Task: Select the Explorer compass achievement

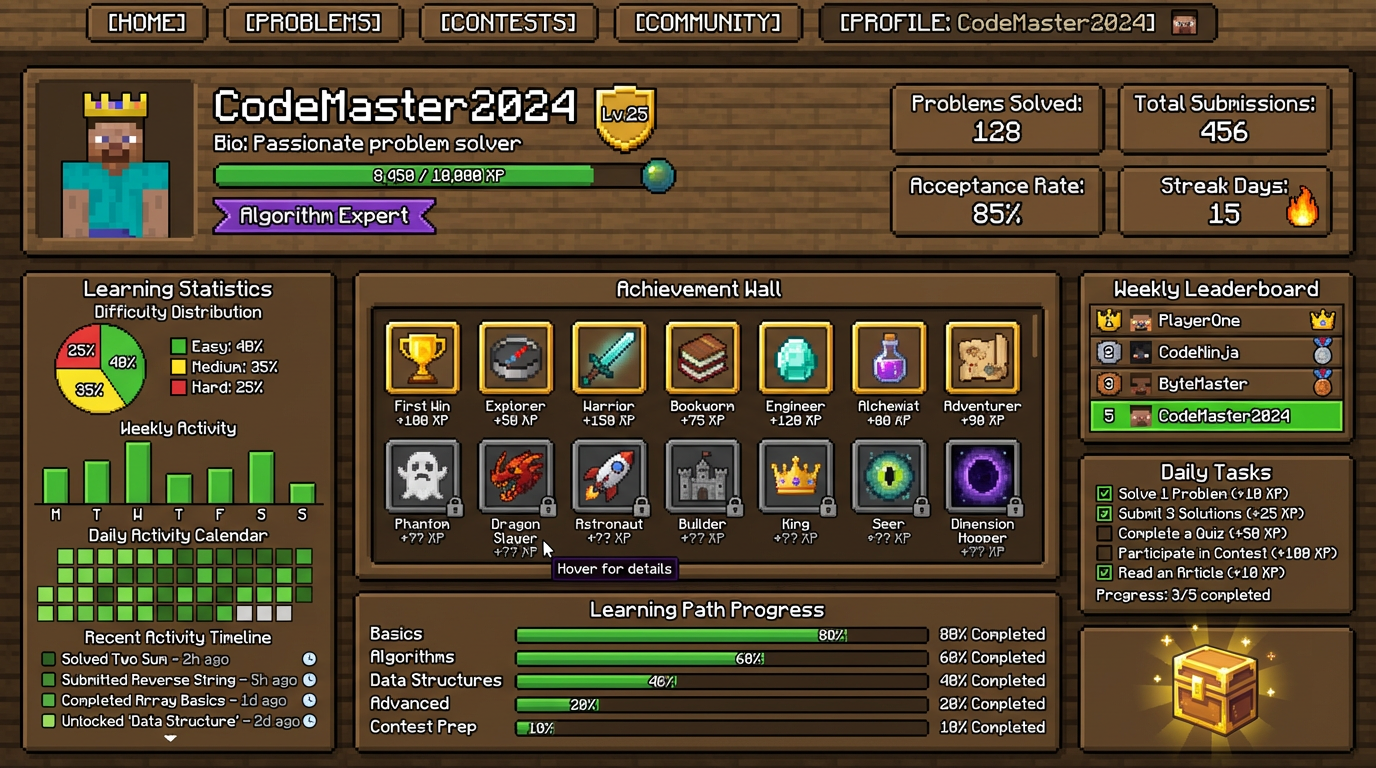Action: [x=515, y=358]
